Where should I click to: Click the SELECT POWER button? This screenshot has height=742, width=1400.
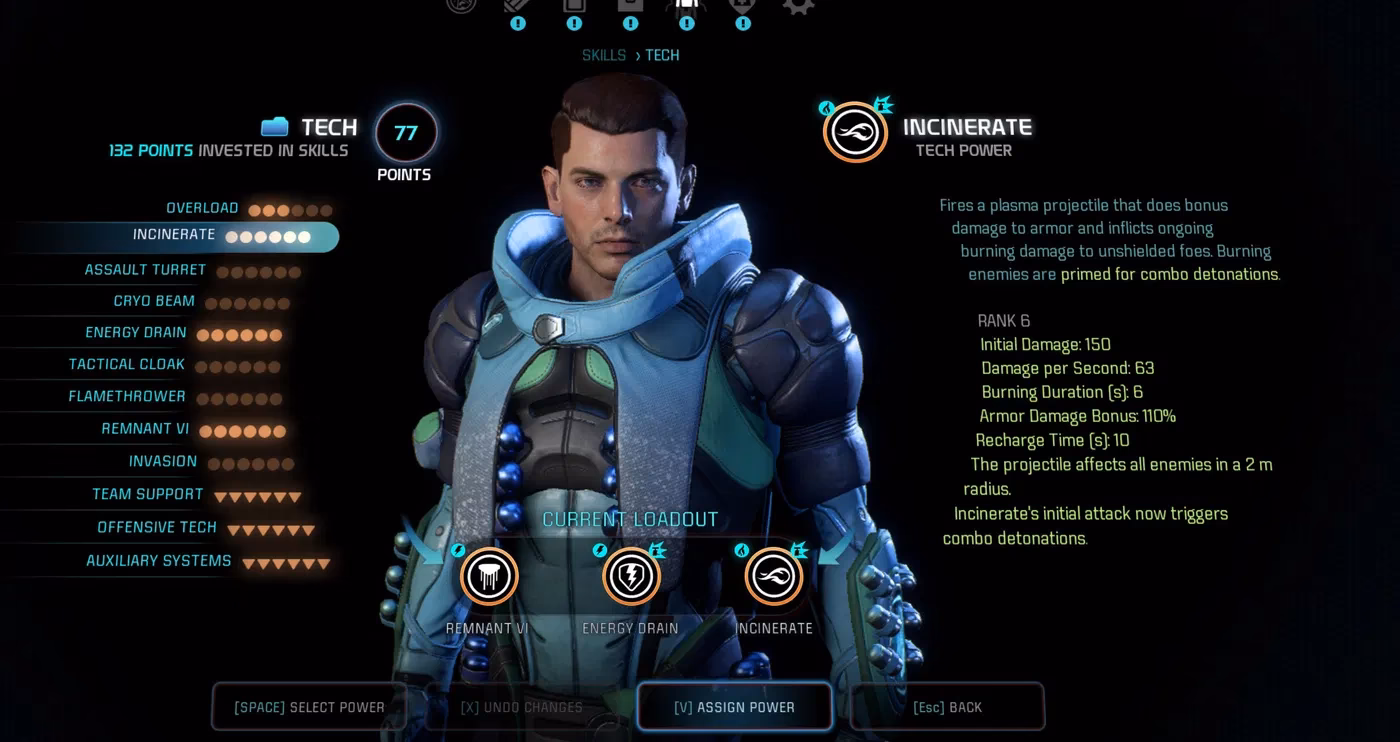tap(310, 706)
